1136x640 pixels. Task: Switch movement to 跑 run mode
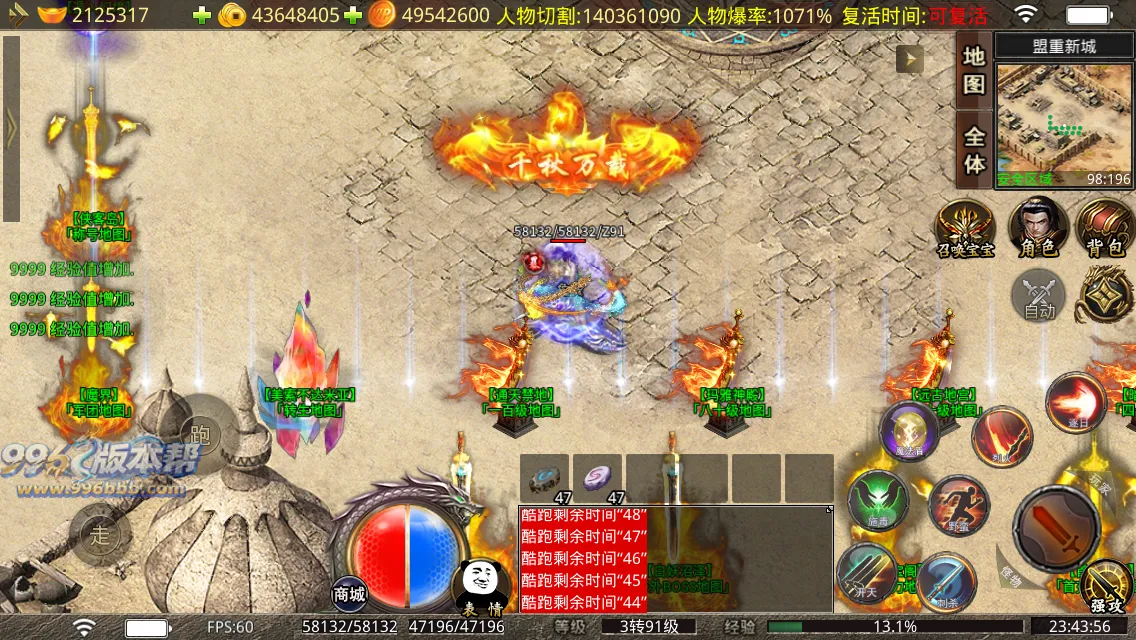click(x=200, y=434)
